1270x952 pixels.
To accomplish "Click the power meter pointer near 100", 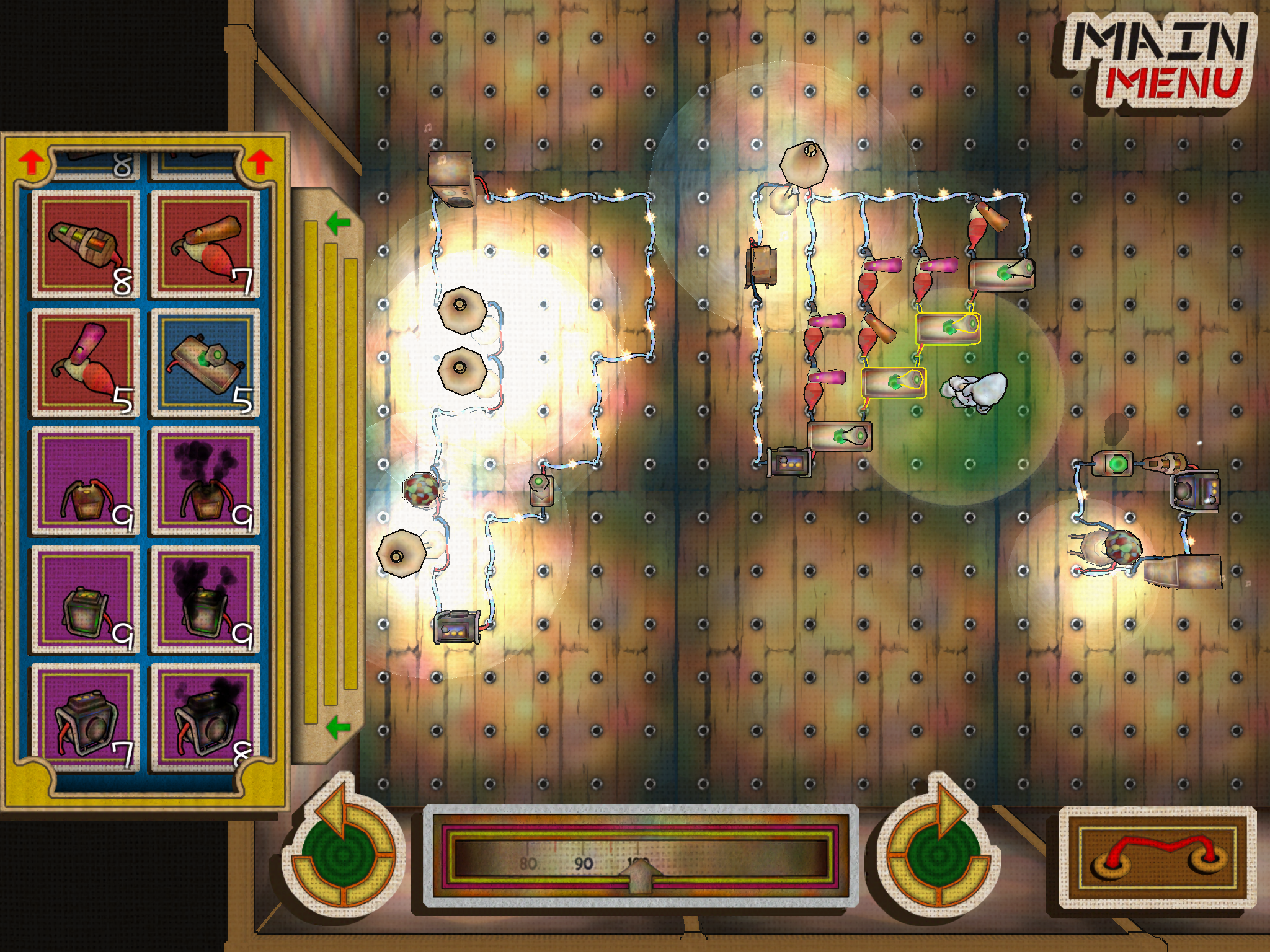I will point(642,877).
